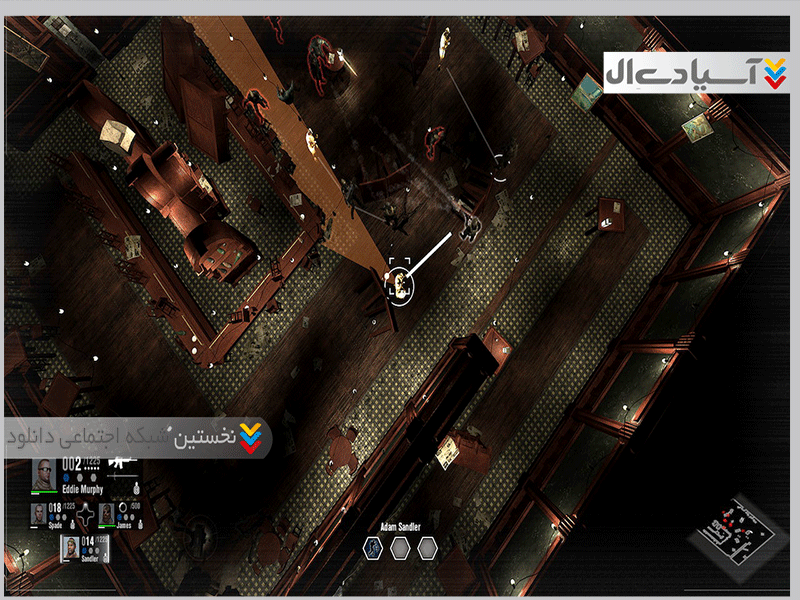Image resolution: width=800 pixels, height=600 pixels.
Task: Click the squad direction-pad selector
Action: (x=84, y=515)
